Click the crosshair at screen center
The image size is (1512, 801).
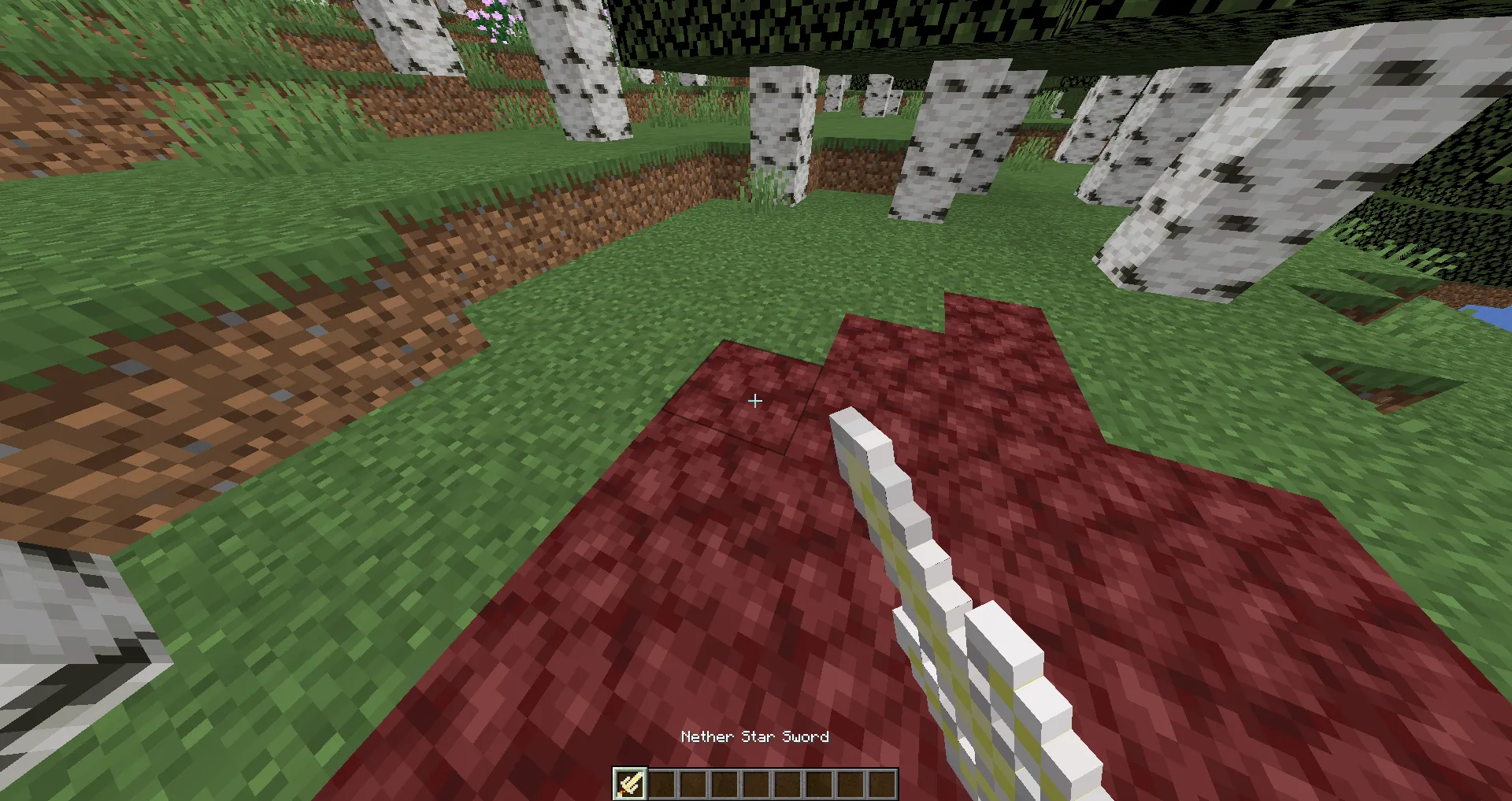(x=754, y=401)
